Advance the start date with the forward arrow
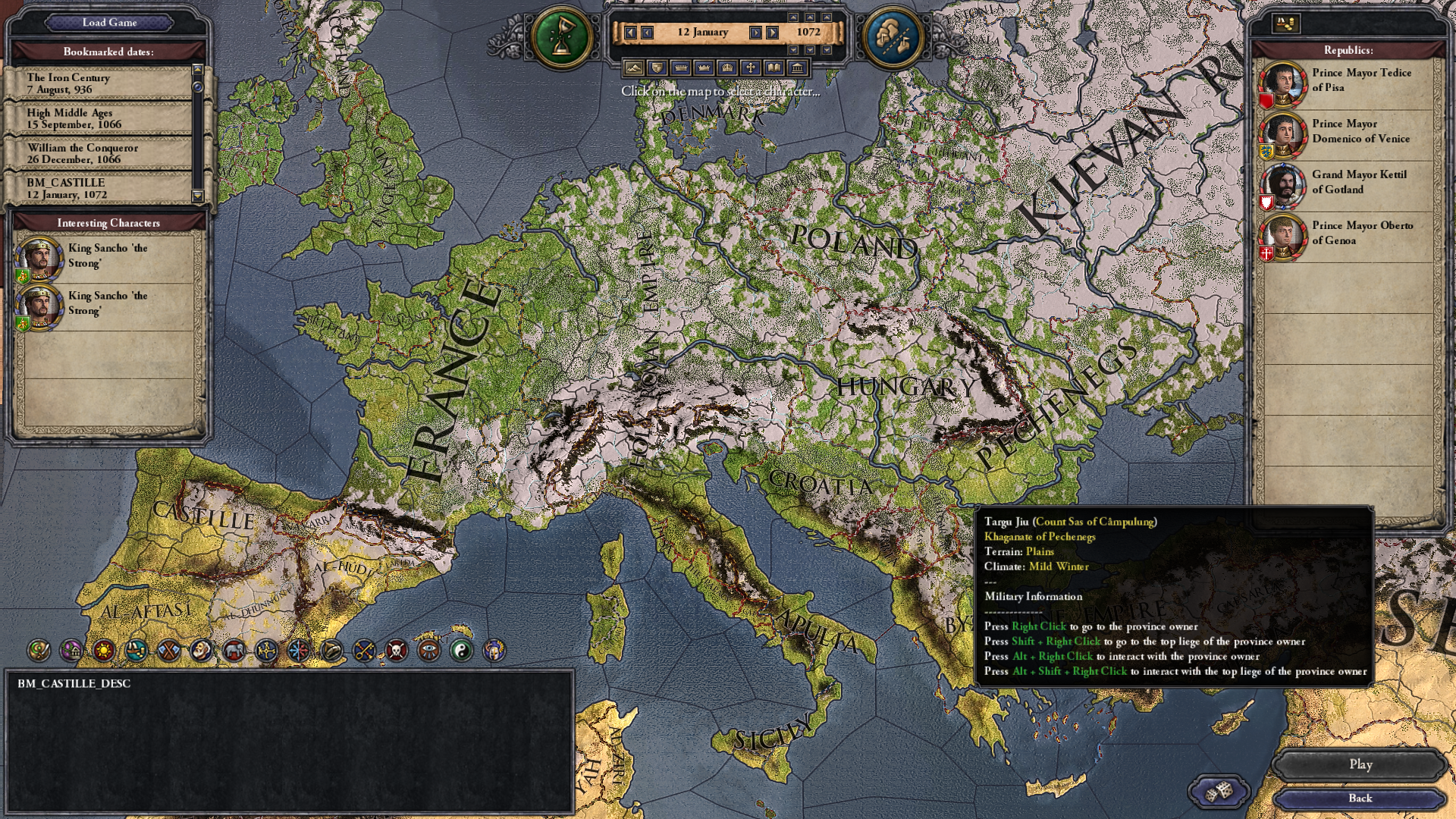 pyautogui.click(x=755, y=33)
